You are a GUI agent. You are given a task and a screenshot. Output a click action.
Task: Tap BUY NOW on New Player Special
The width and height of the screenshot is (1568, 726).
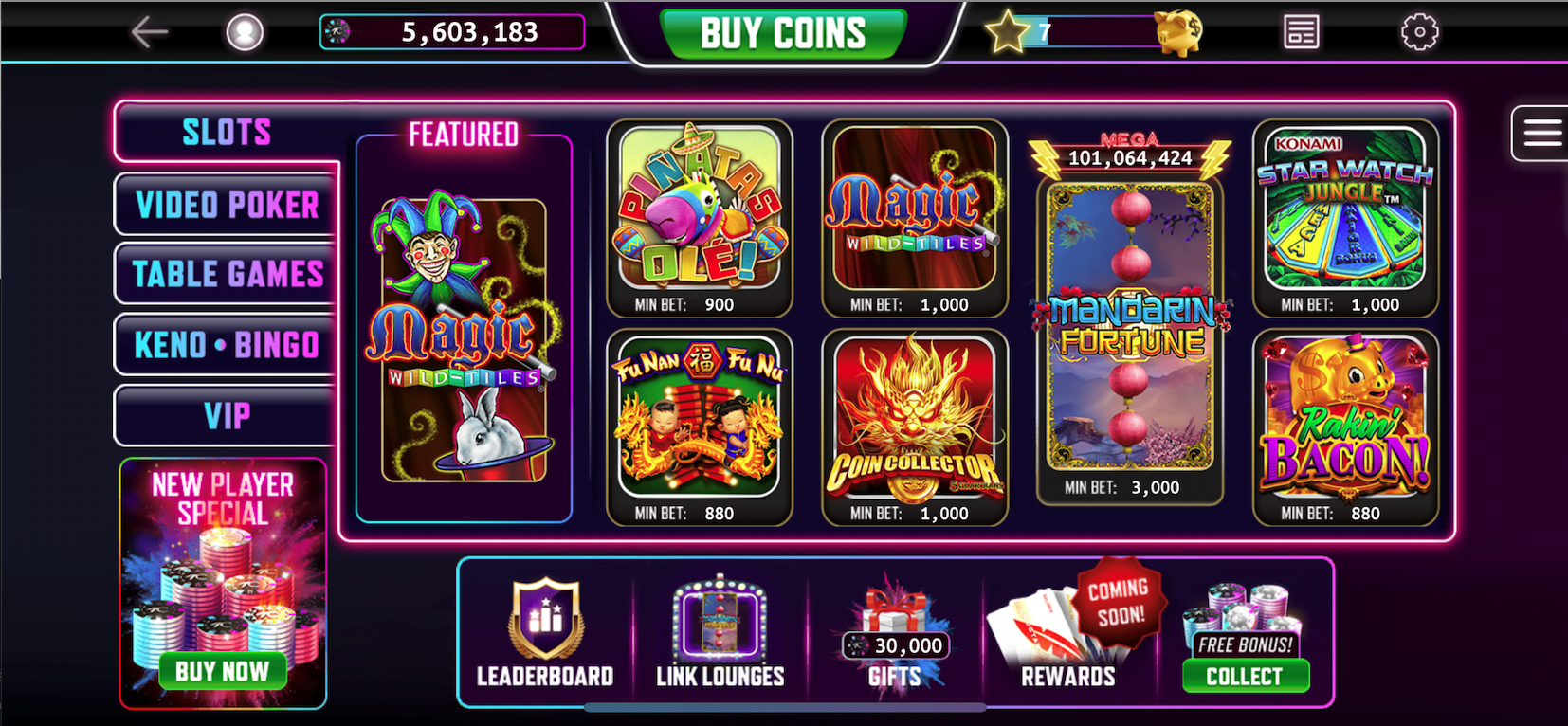click(x=225, y=671)
